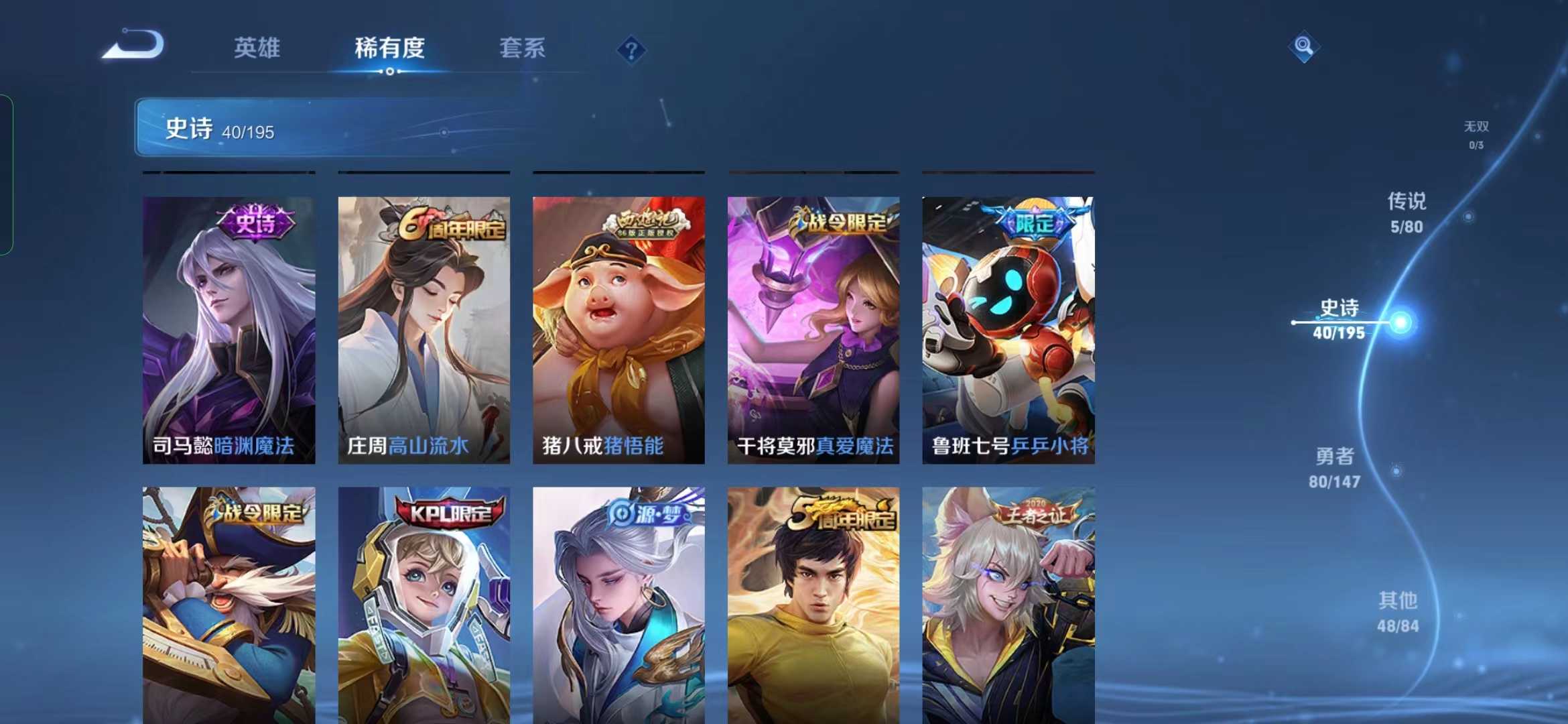Open the help question mark icon
Viewport: 1568px width, 724px height.
[631, 50]
